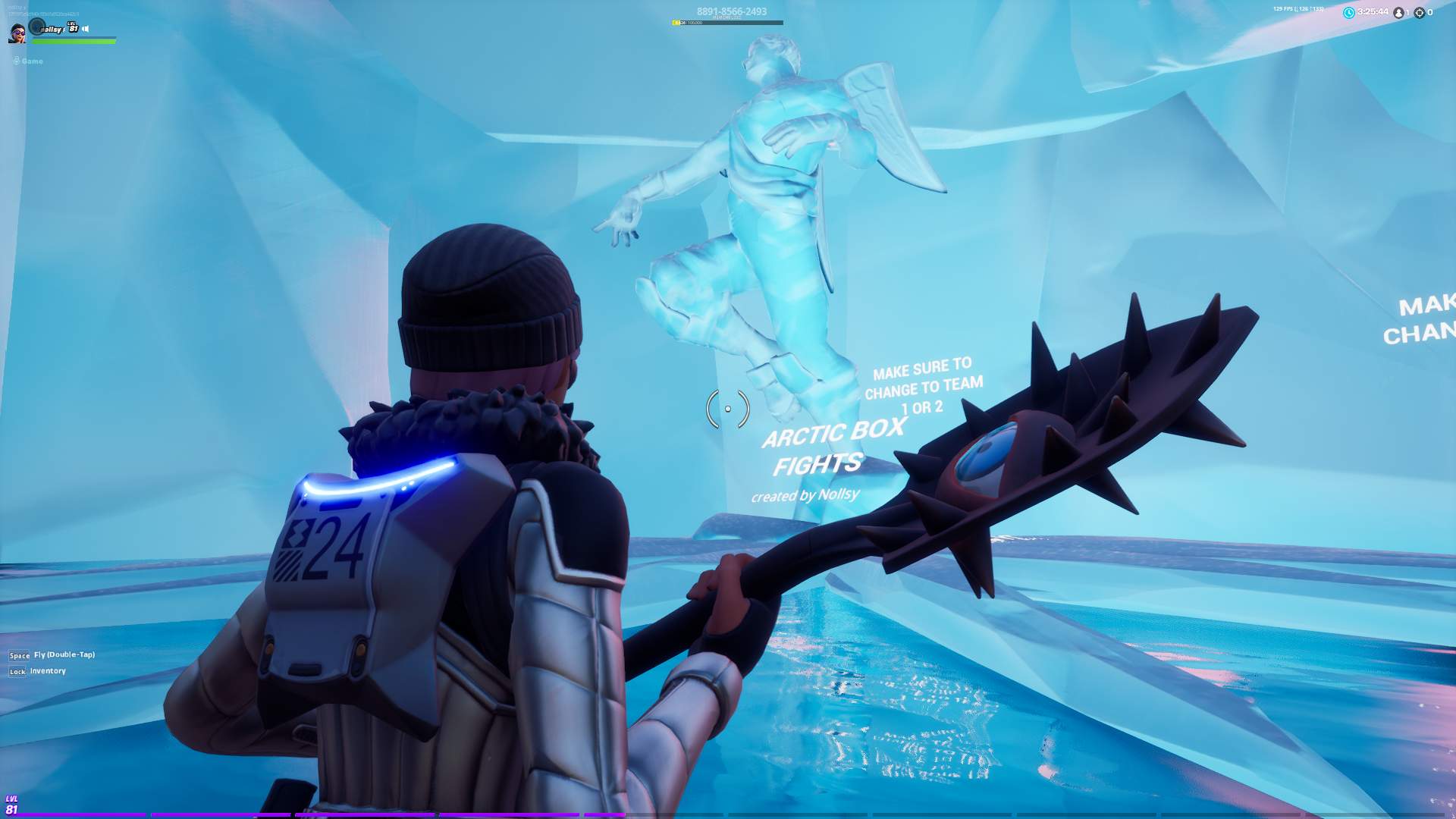
Task: Click the blue clock timer icon
Action: pyautogui.click(x=1350, y=13)
